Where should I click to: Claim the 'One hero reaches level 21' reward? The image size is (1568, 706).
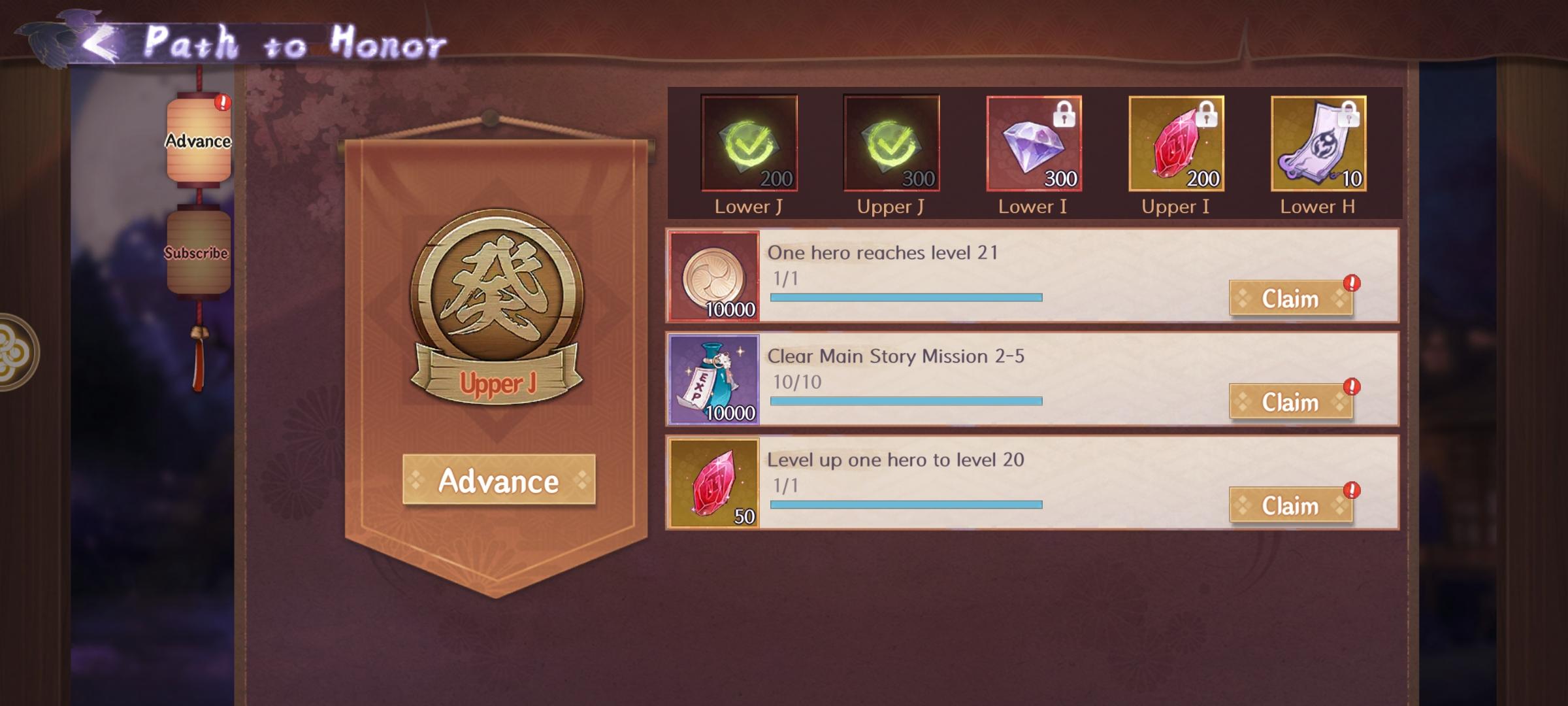1291,299
